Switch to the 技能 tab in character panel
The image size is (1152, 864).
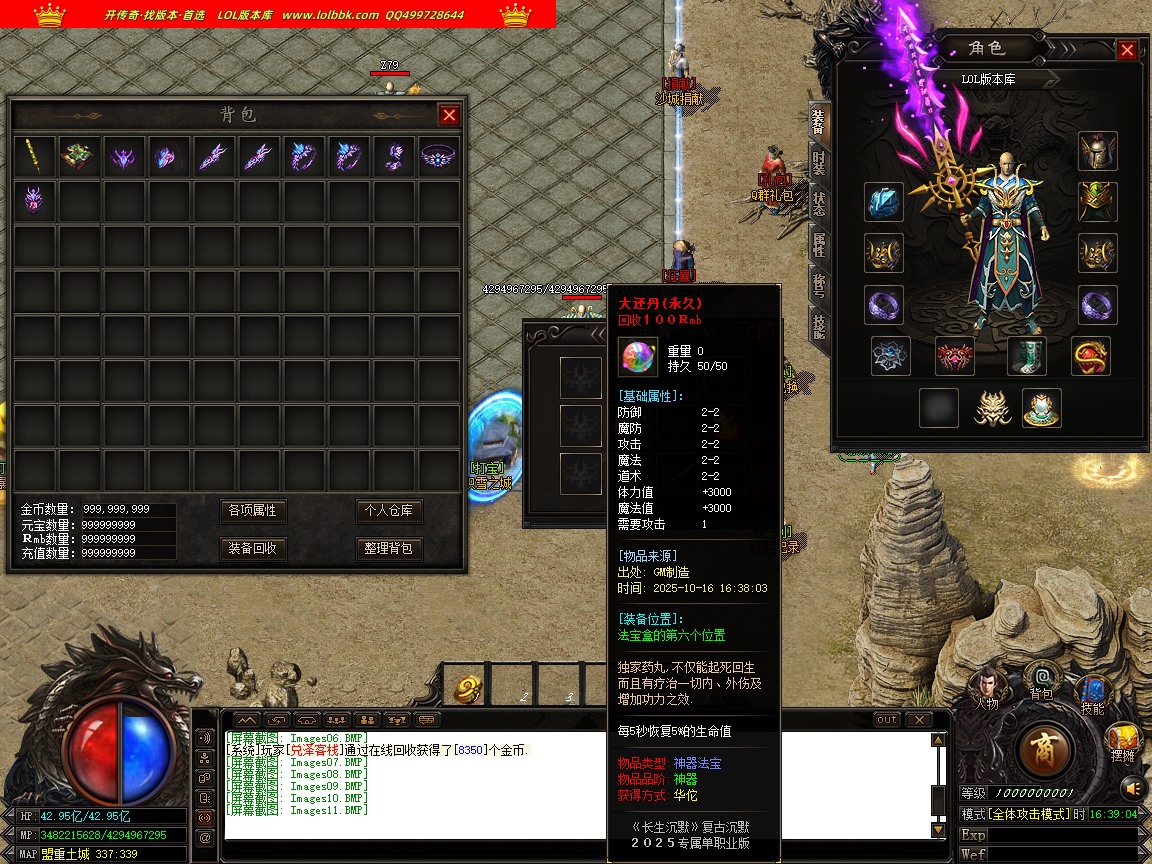818,325
